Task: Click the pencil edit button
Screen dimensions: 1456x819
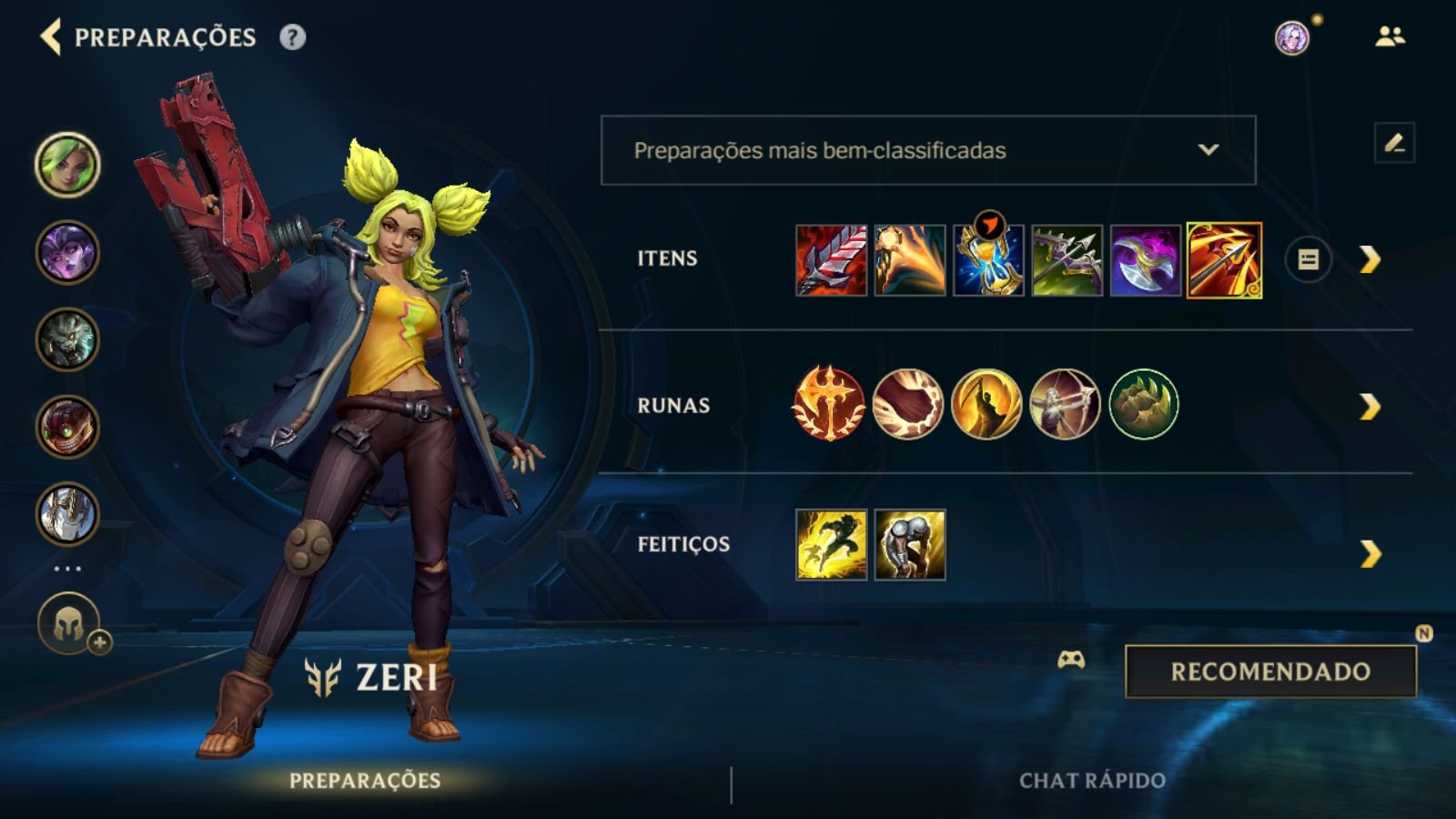Action: [1394, 143]
